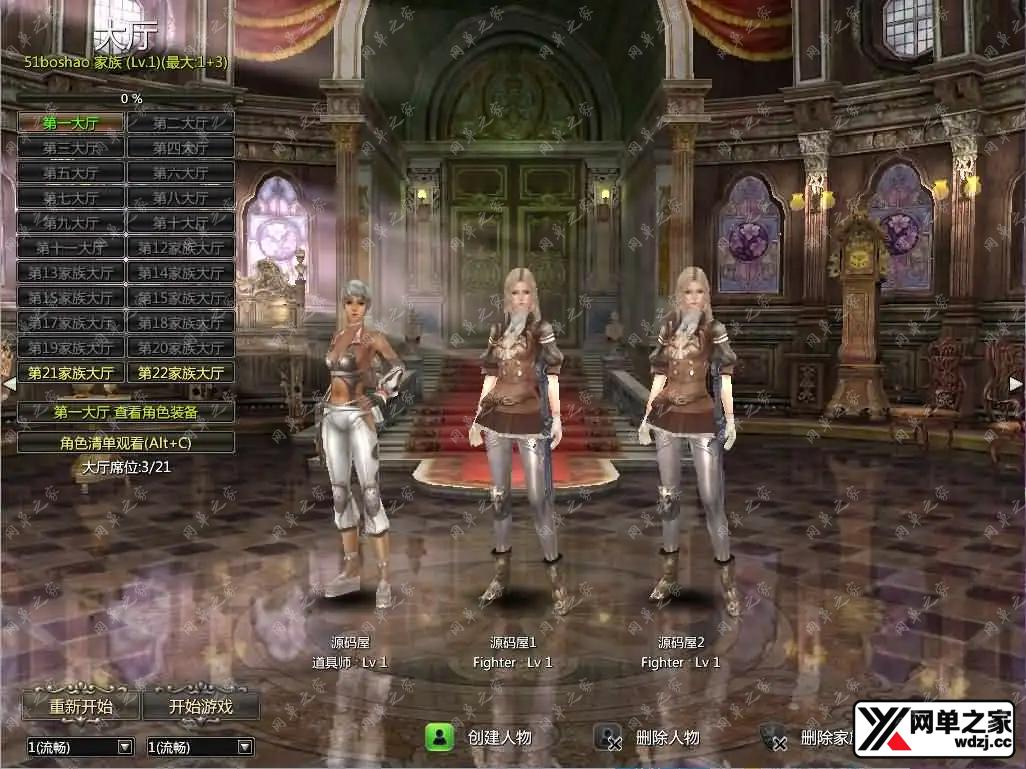The image size is (1026, 769).
Task: Switch to 第22家族大厅
Action: pos(181,372)
